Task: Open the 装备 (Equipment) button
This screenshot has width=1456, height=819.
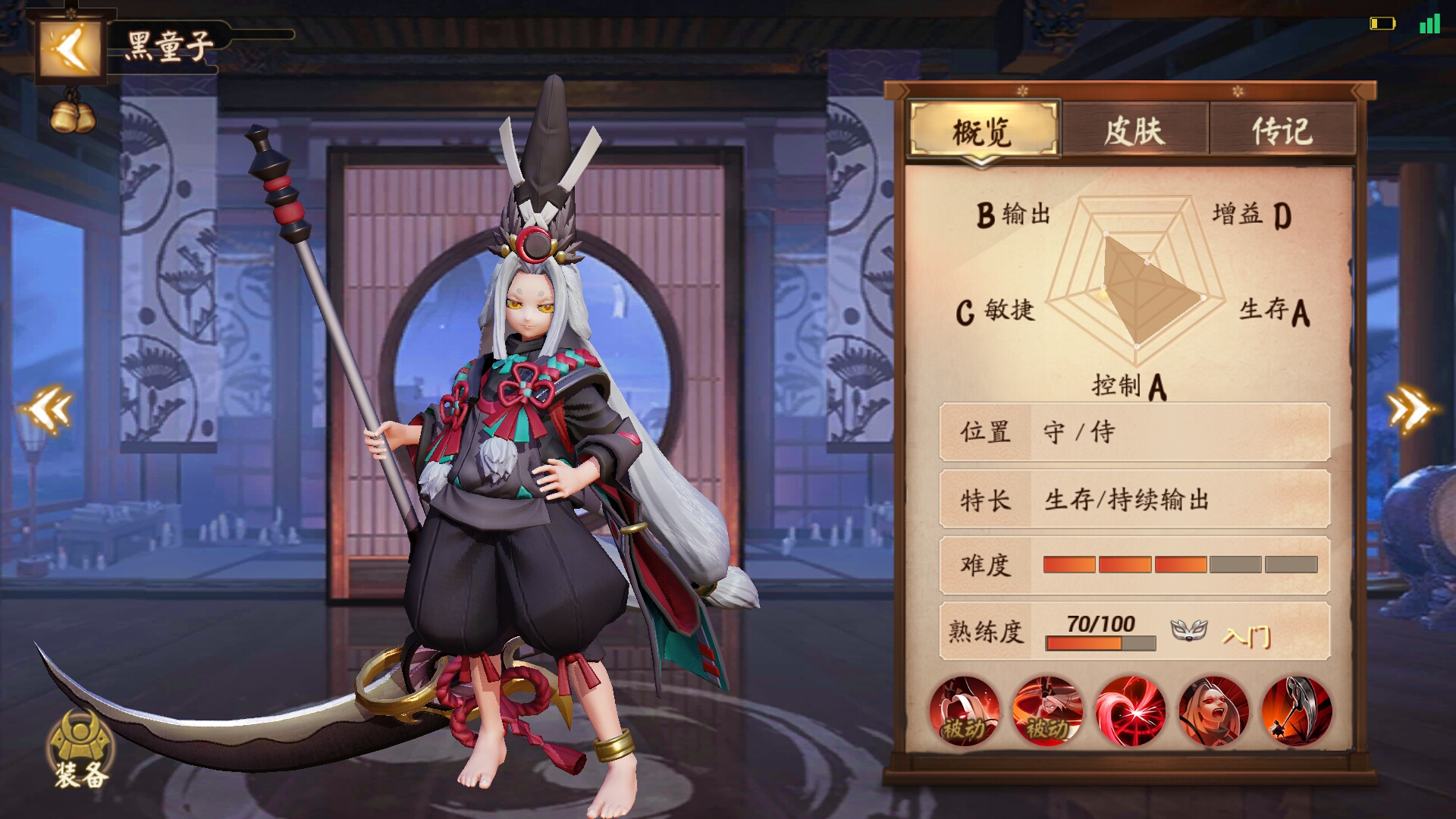Action: pos(80,751)
